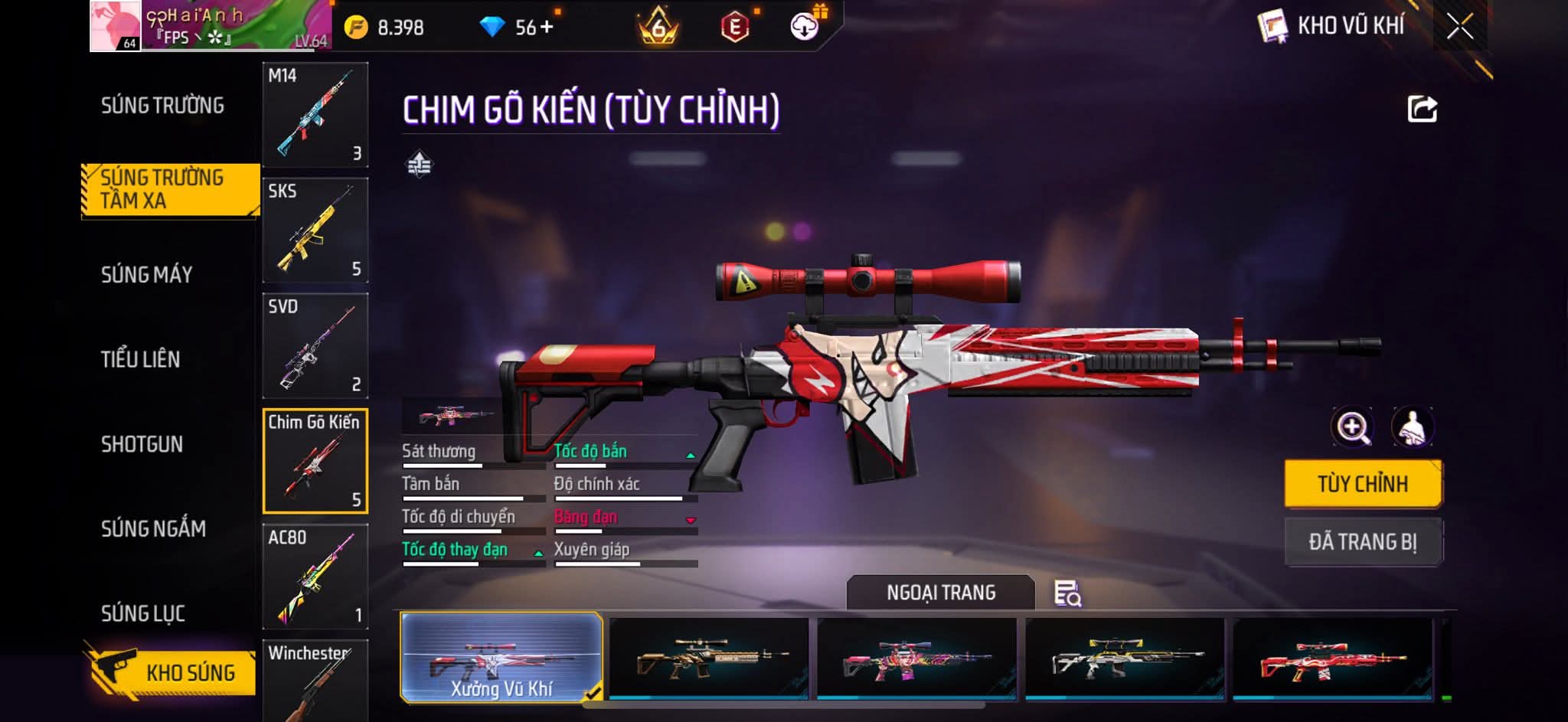Open the Súng Trường category
The height and width of the screenshot is (722, 1568).
point(162,106)
